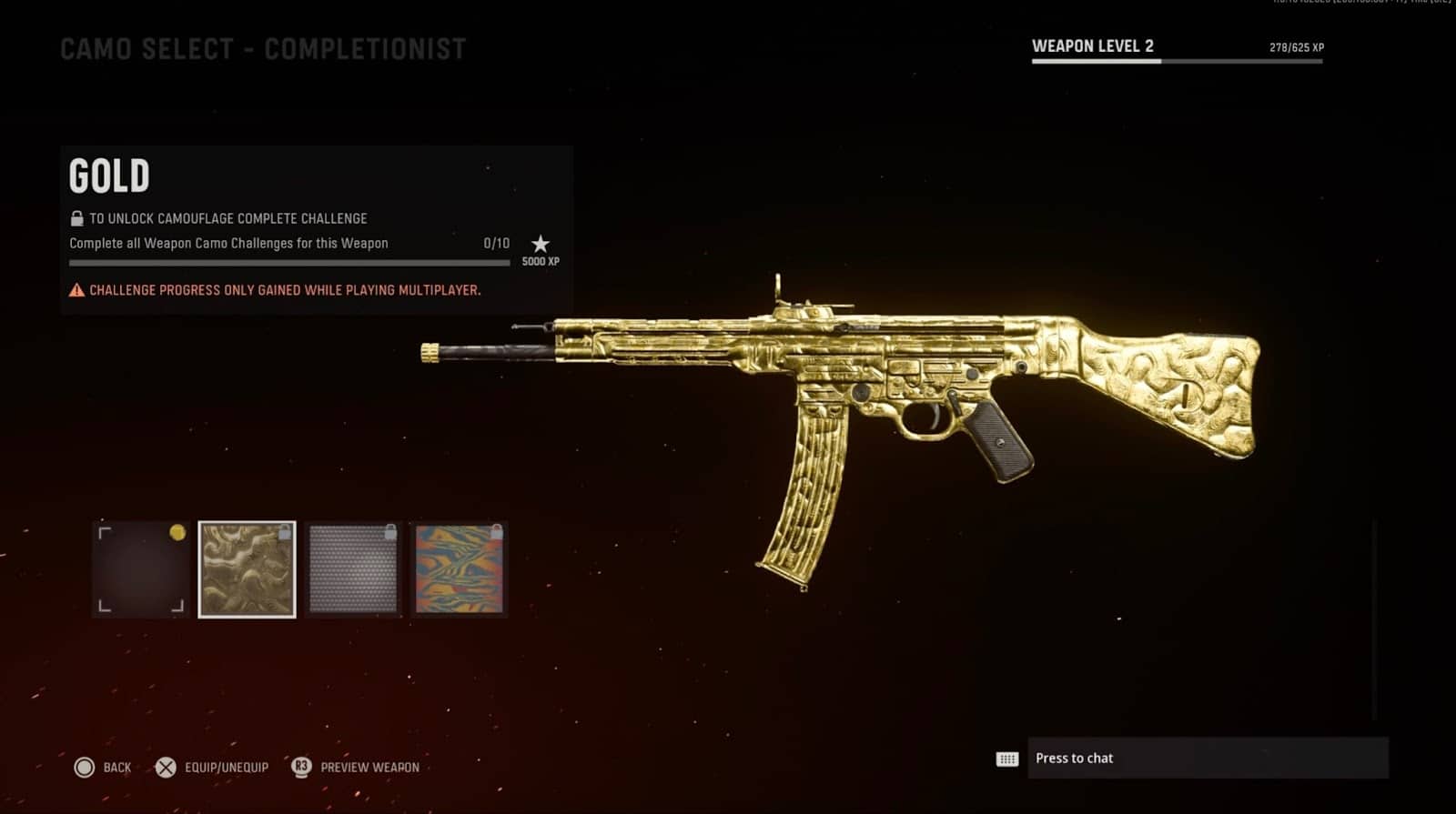The height and width of the screenshot is (814, 1456).
Task: Select the colorful tiger-stripe camo thumbnail
Action: coord(459,570)
